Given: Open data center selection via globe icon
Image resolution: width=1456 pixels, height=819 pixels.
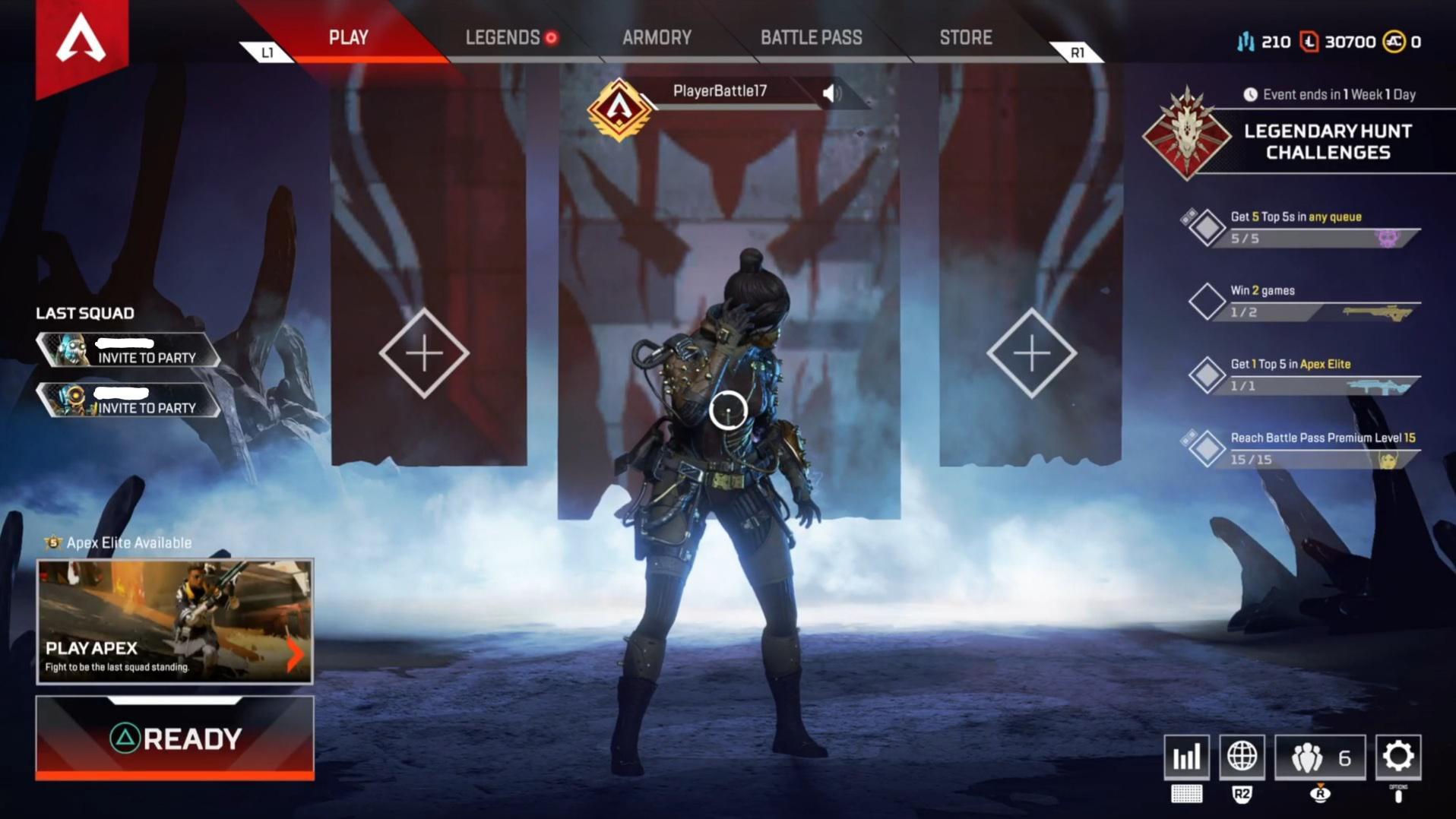Looking at the screenshot, I should [x=1242, y=757].
